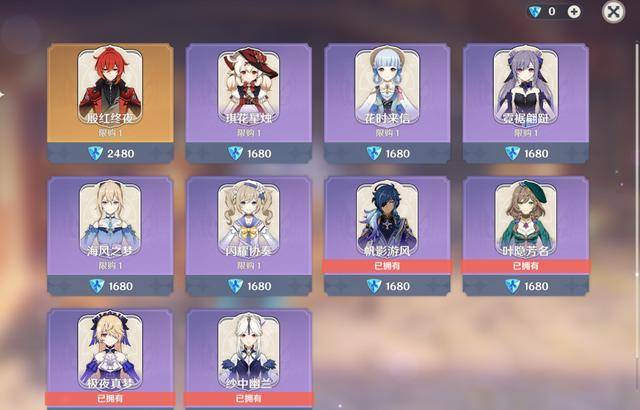Open the 花时来信 outfit card

[x=387, y=100]
